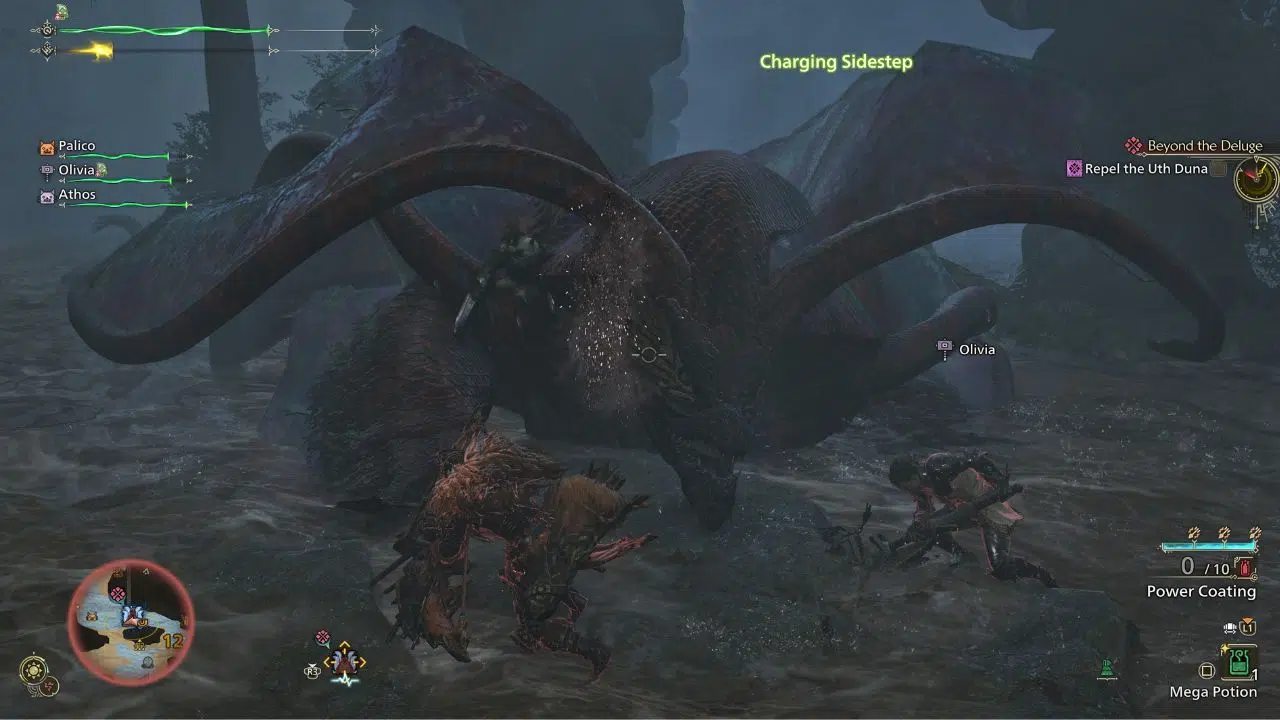
Task: Click the Repel the Uth Duna objective
Action: tap(1146, 169)
